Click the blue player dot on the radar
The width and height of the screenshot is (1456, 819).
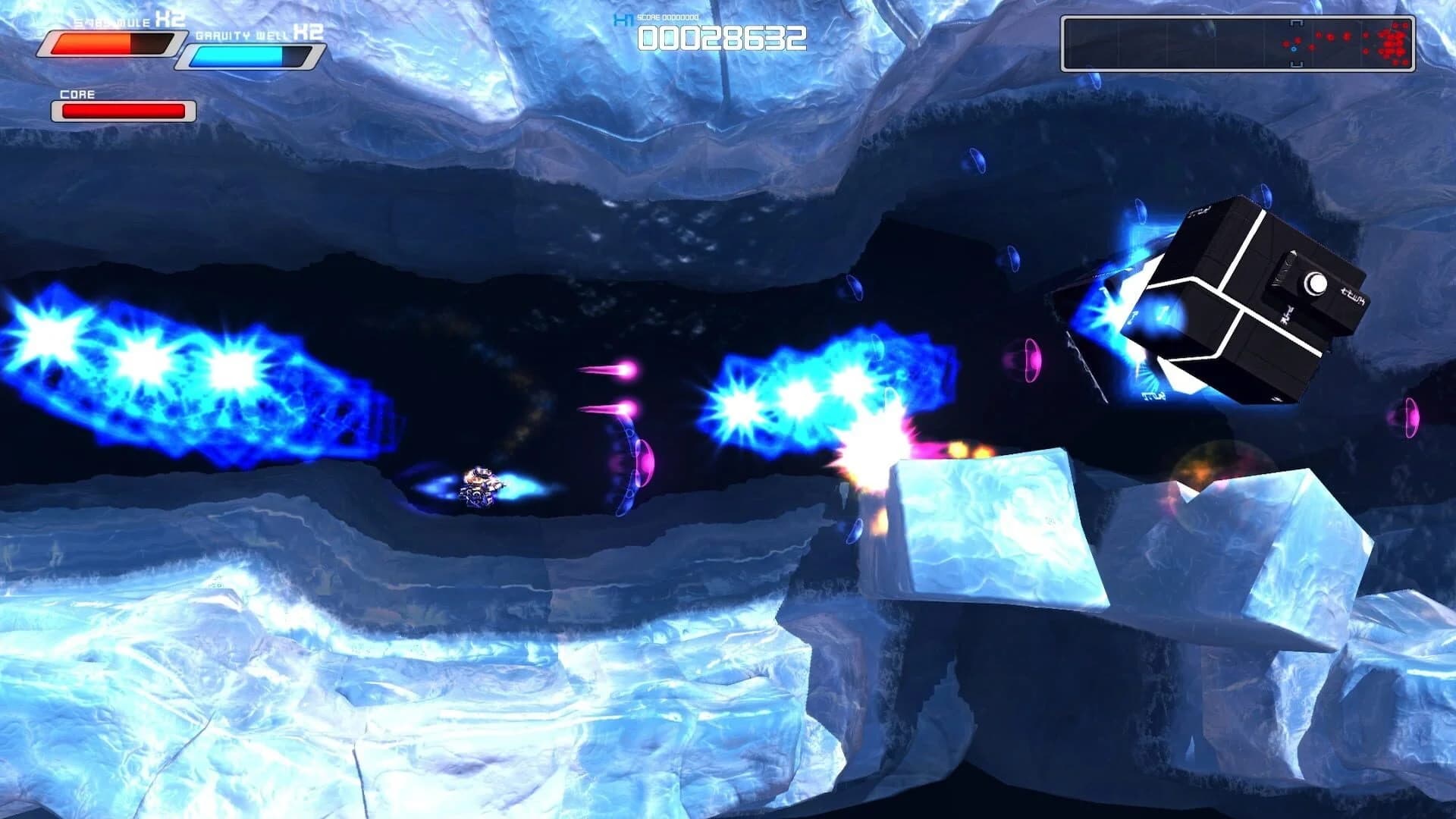tap(1293, 50)
